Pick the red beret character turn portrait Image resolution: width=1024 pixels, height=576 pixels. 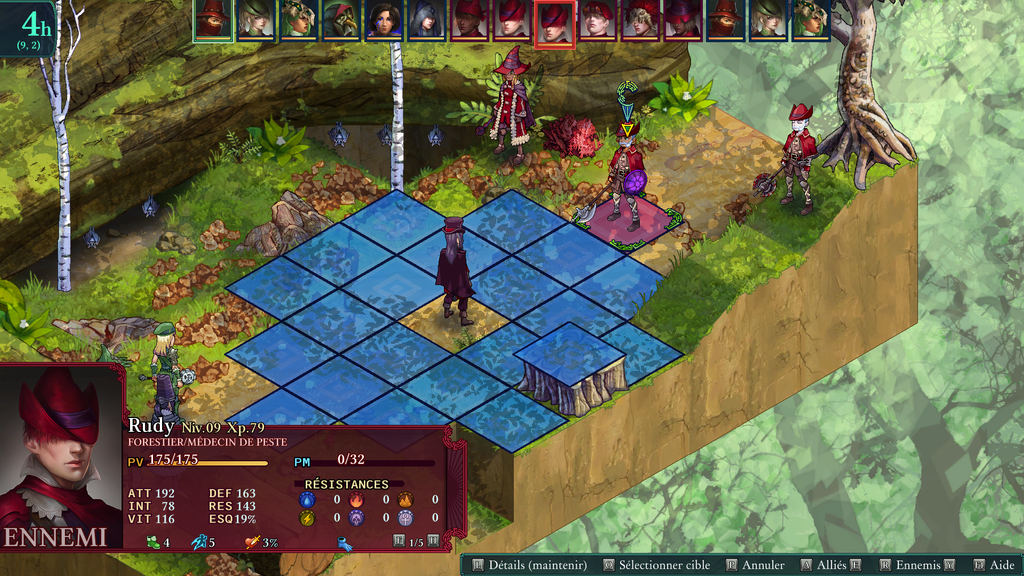(x=597, y=20)
